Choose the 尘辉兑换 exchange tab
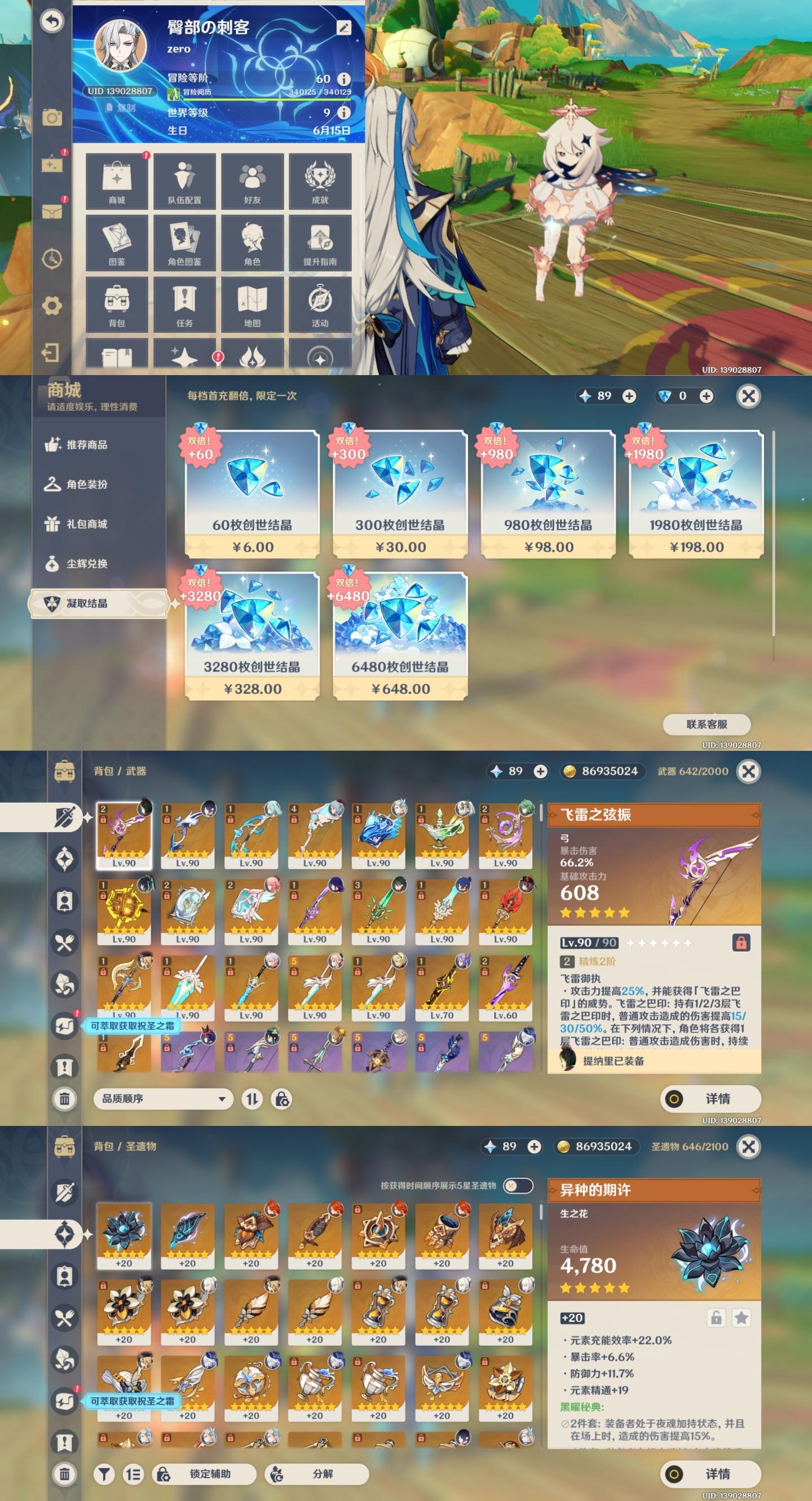The width and height of the screenshot is (812, 1501). [x=87, y=564]
